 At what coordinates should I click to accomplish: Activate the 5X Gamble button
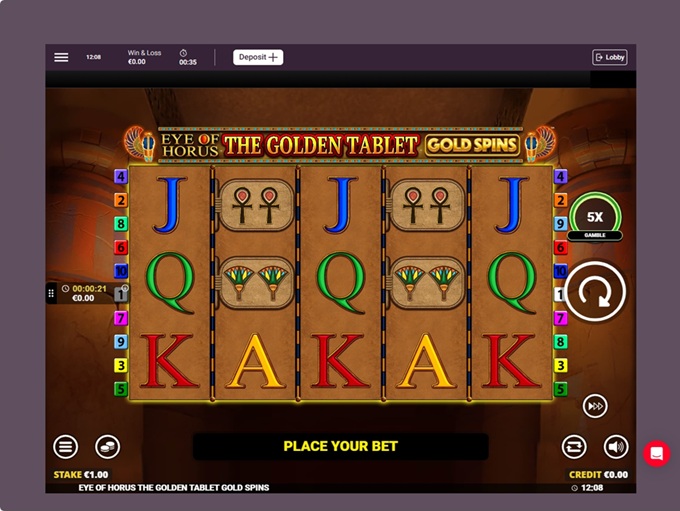pyautogui.click(x=595, y=217)
